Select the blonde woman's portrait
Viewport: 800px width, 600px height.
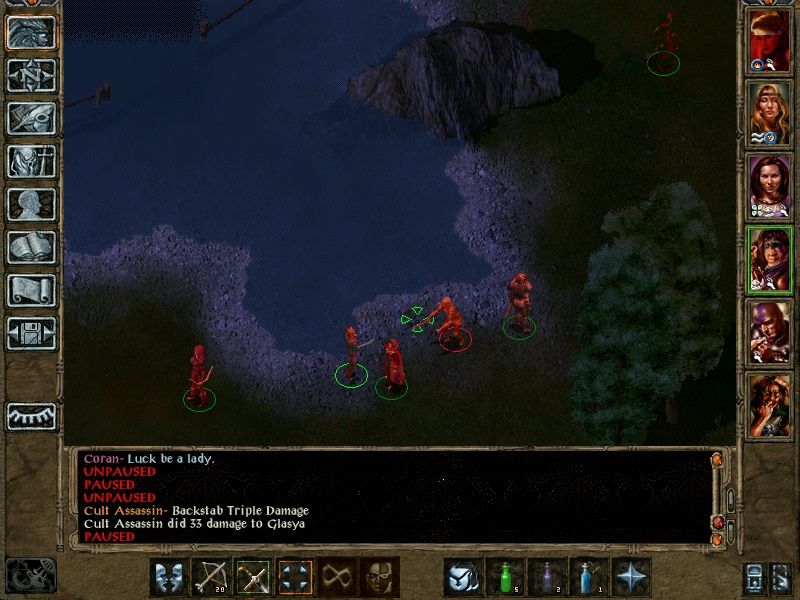[769, 114]
